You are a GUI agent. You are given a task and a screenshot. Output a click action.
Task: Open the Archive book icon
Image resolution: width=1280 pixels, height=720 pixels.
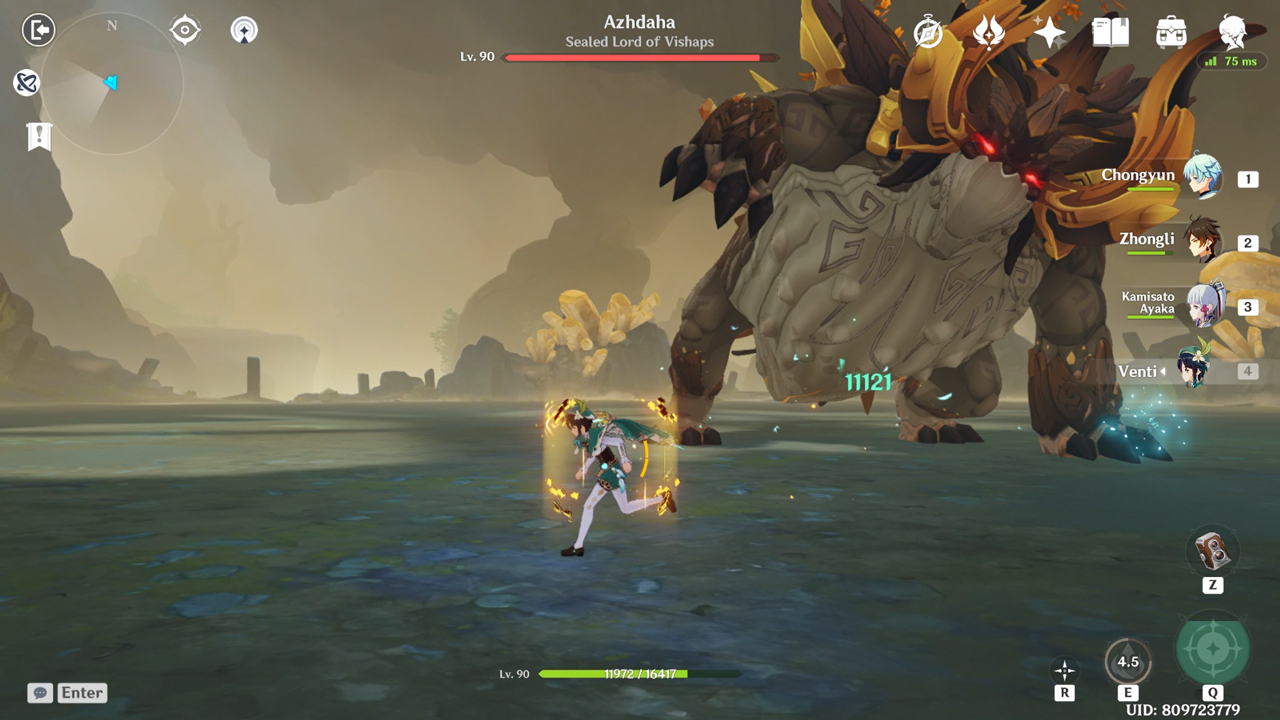click(1110, 32)
